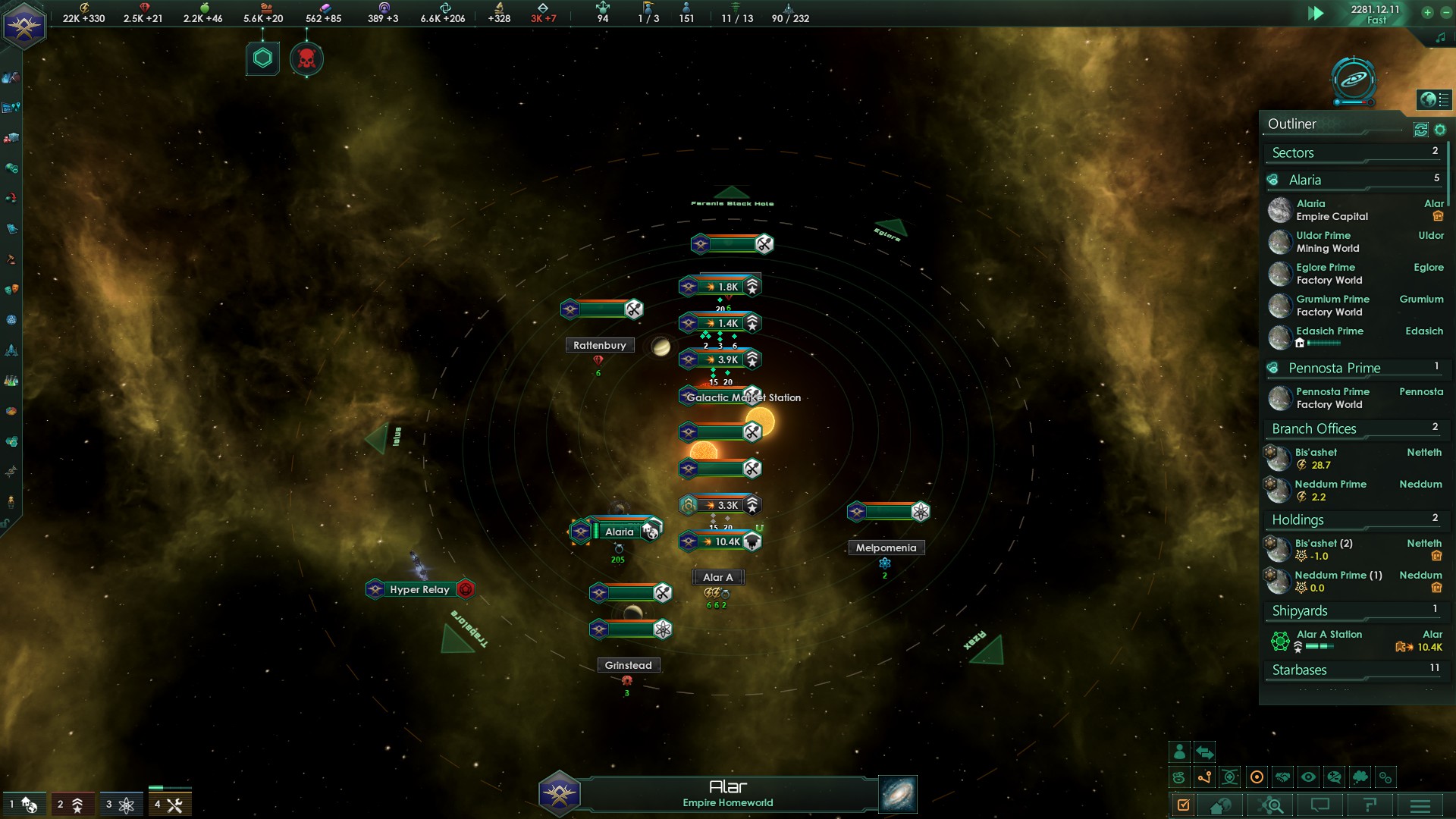Click the red crisis skull icon near the top
This screenshot has width=1456, height=819.
coord(307,57)
